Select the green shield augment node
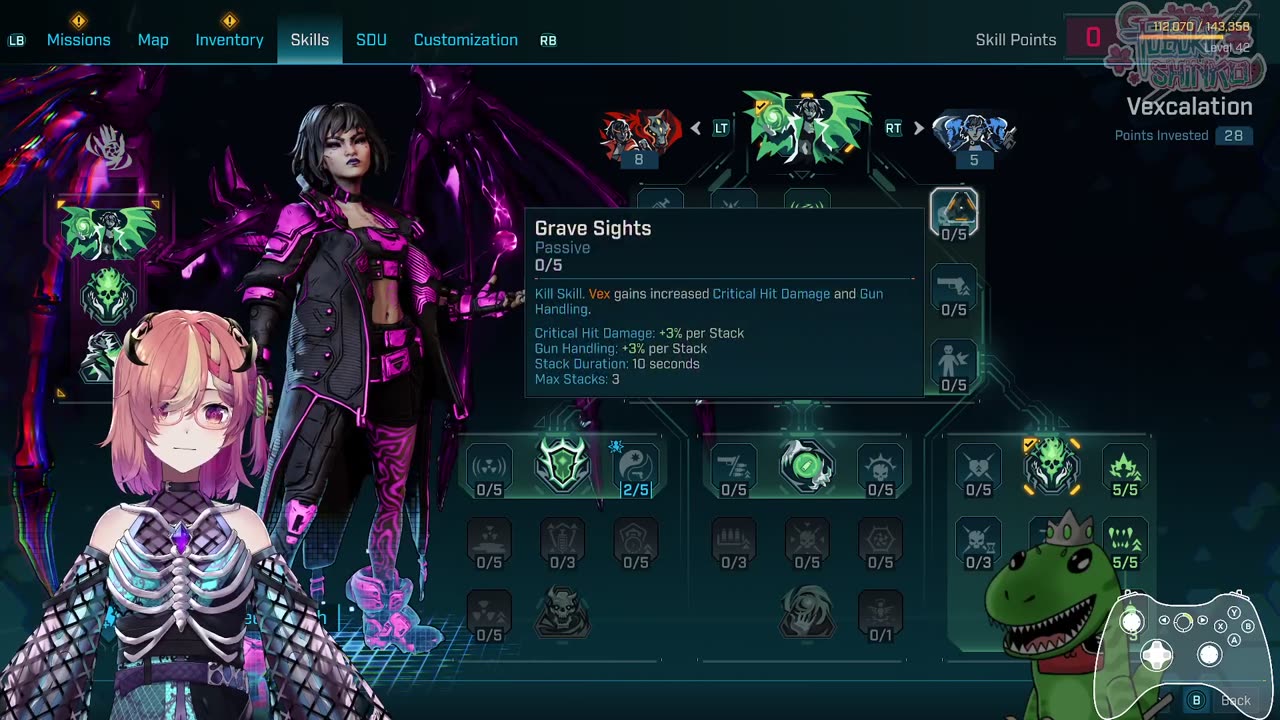Viewport: 1280px width, 720px height. (562, 465)
